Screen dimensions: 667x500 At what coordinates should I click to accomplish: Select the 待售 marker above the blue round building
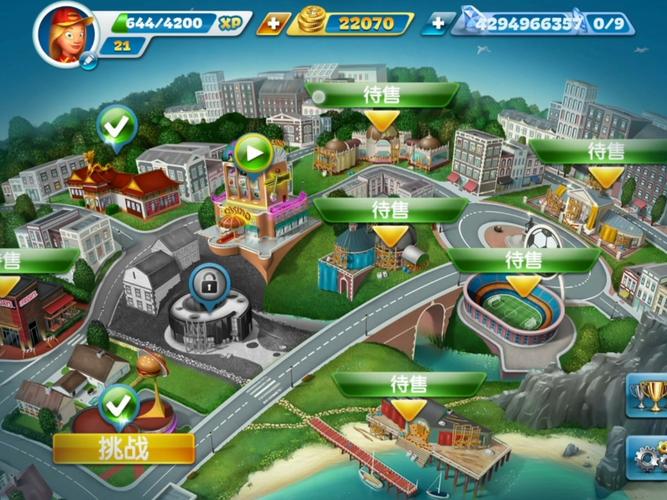click(x=390, y=211)
